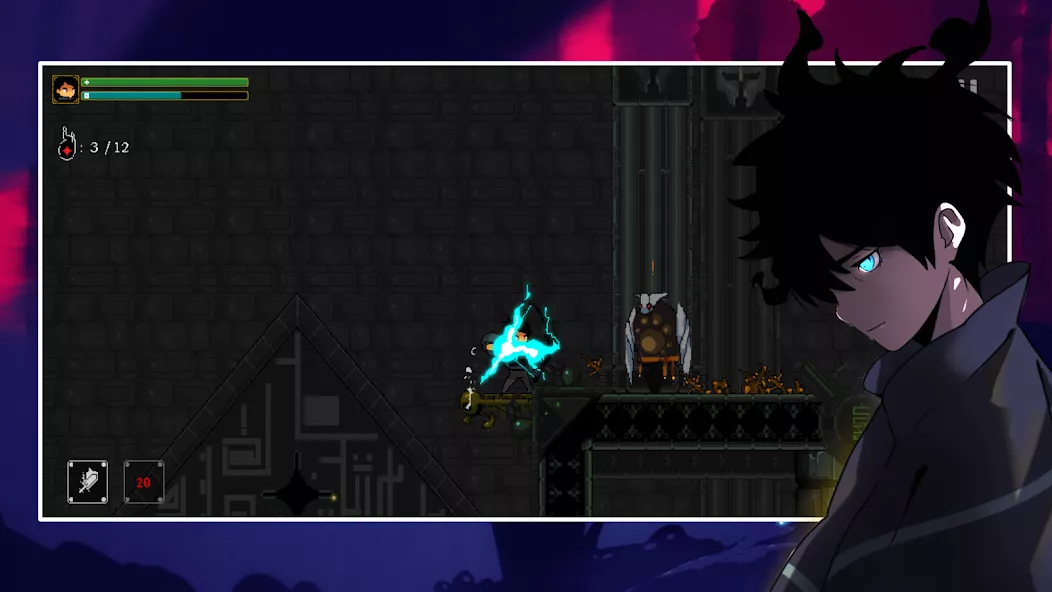The height and width of the screenshot is (592, 1052).
Task: Select the skill slot showing red 20
Action: pos(143,482)
